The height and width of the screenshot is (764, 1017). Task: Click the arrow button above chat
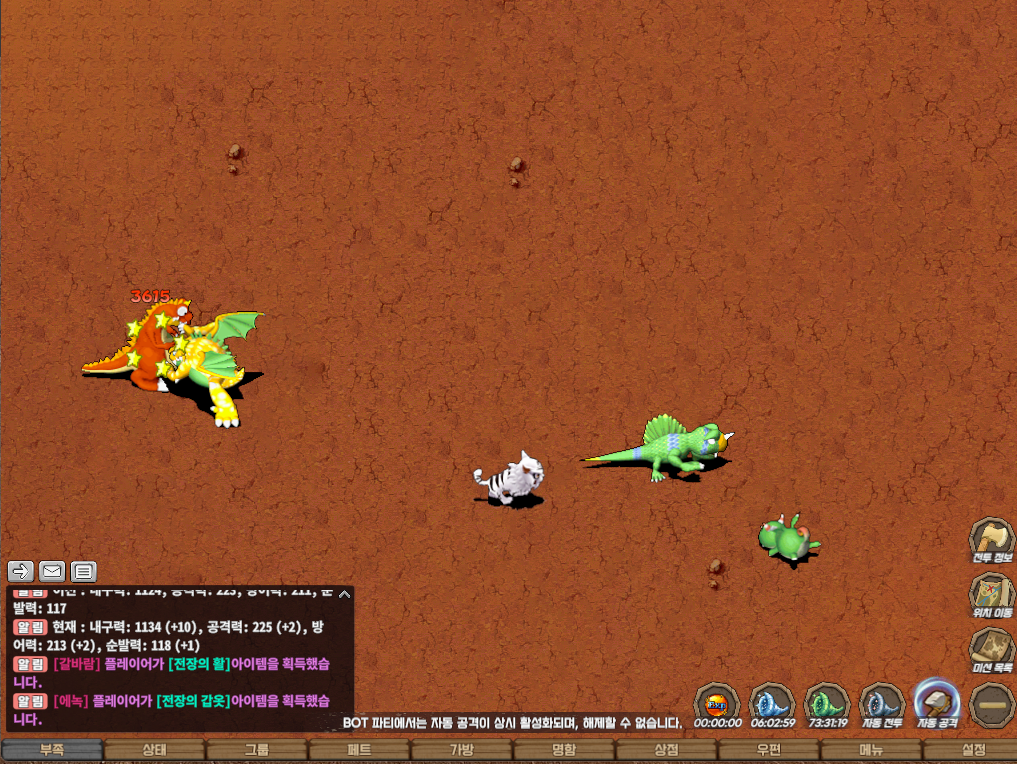pos(21,571)
